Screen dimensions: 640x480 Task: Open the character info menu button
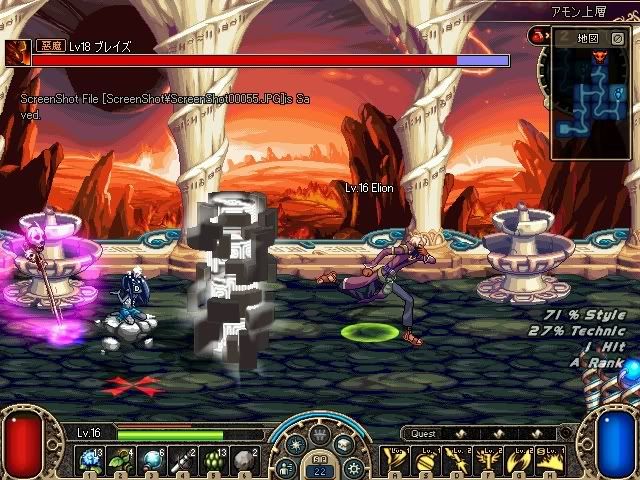click(x=286, y=467)
